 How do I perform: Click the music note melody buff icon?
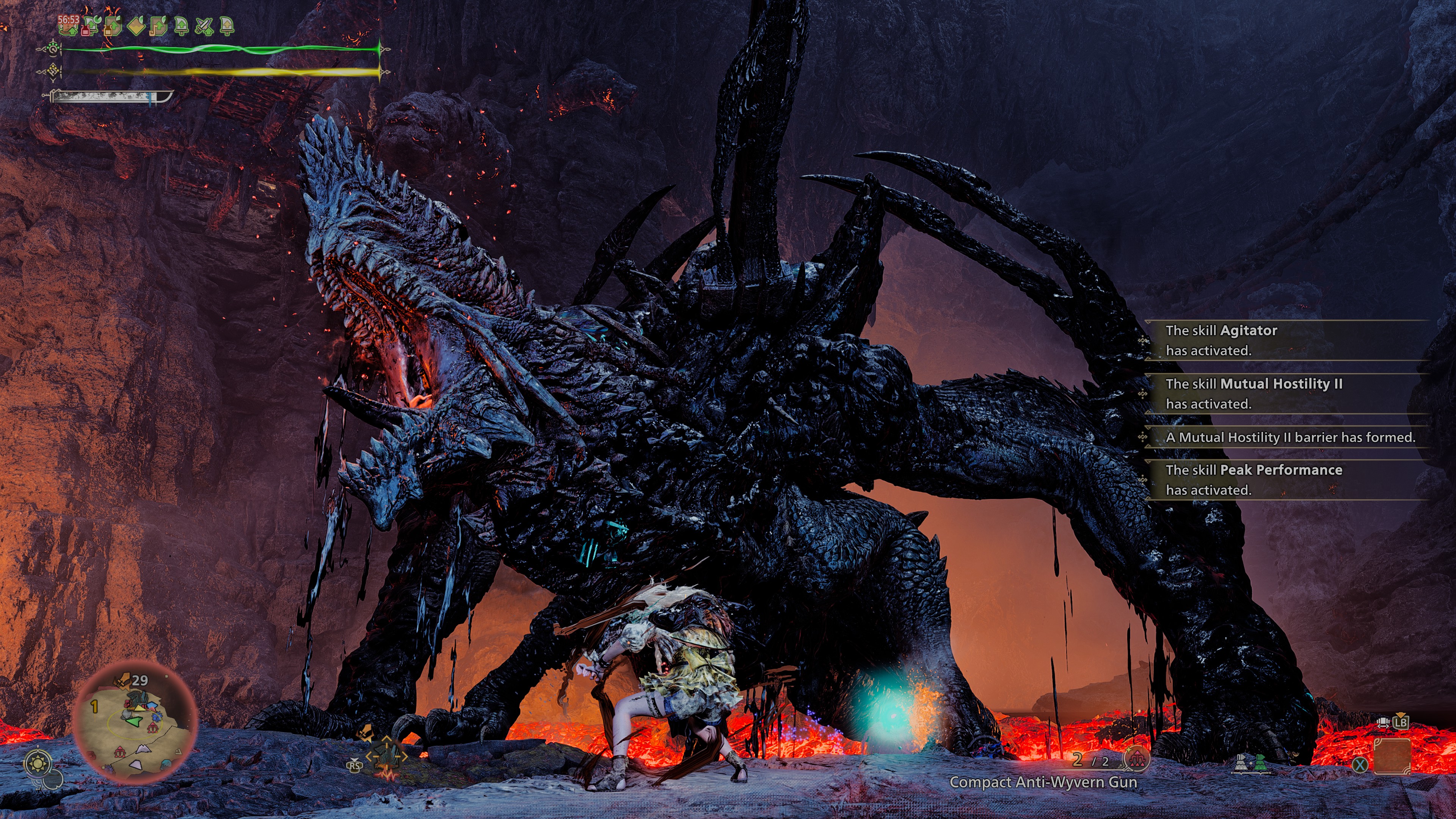pyautogui.click(x=158, y=26)
